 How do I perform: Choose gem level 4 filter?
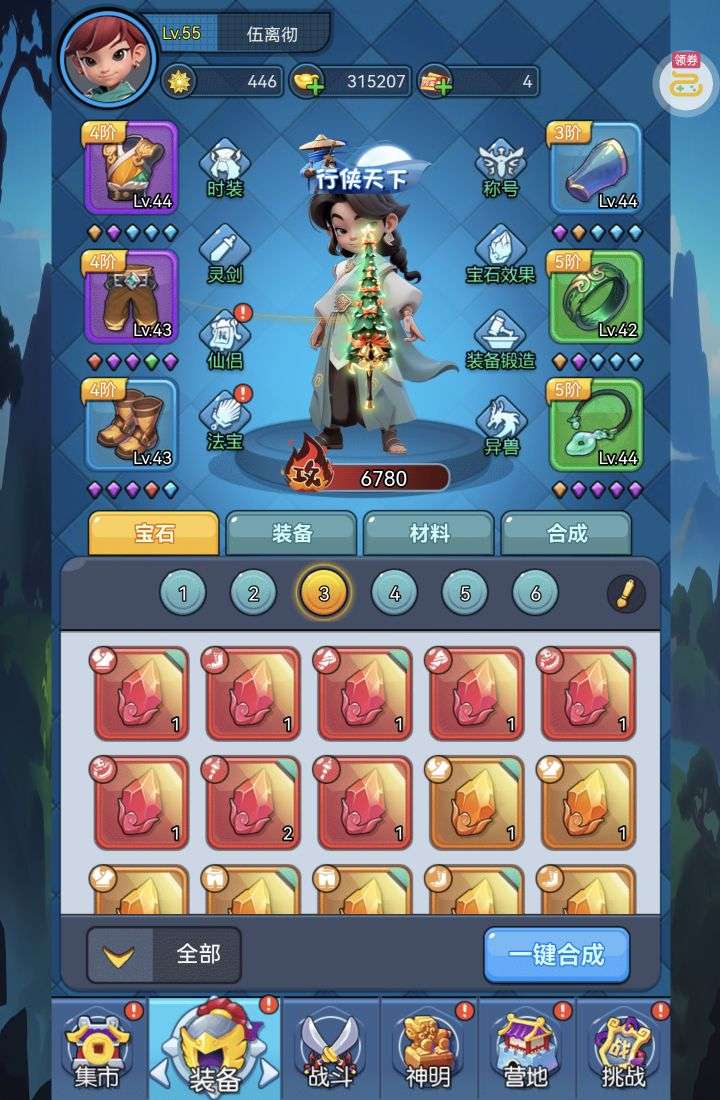pyautogui.click(x=394, y=594)
